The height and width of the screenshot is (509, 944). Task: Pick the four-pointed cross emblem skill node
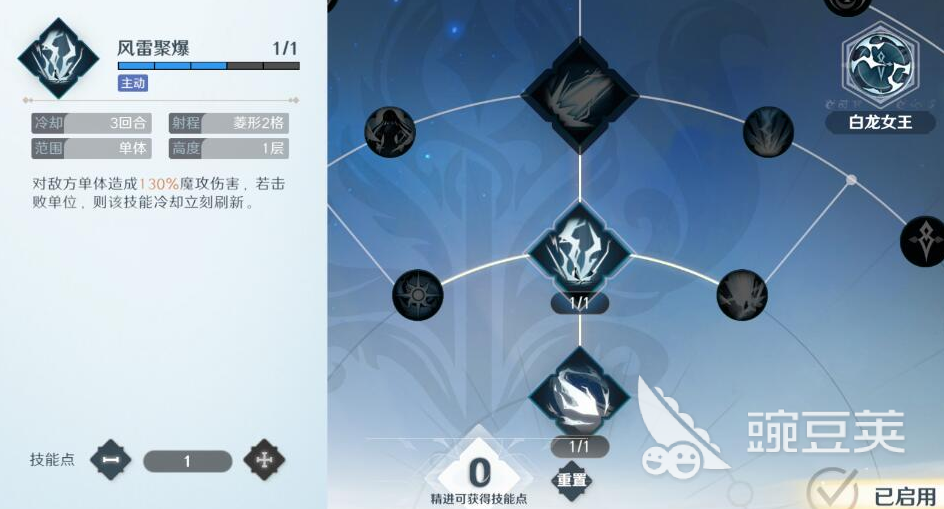(923, 241)
